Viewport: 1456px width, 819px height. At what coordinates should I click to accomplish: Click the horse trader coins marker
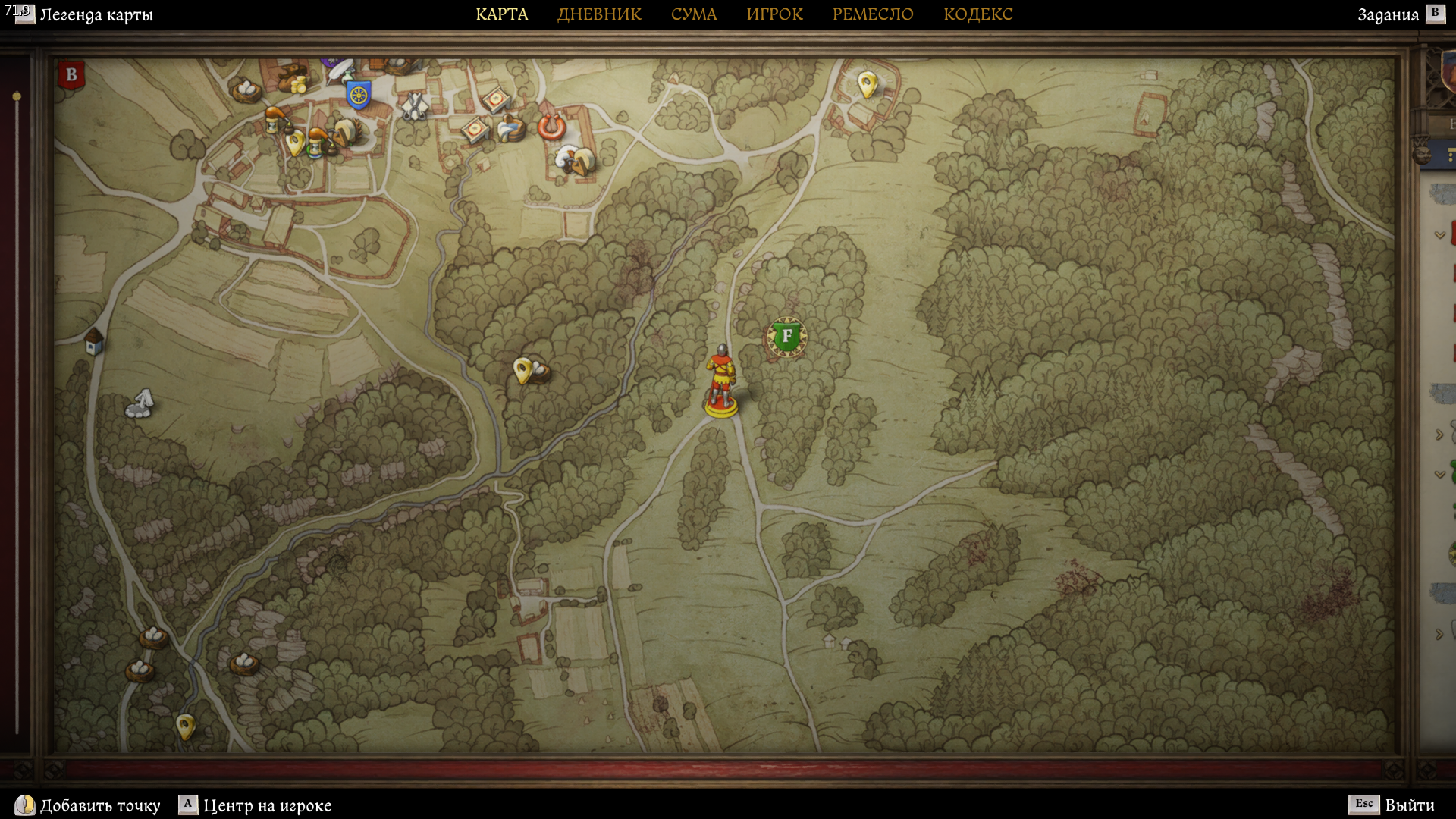tap(291, 77)
